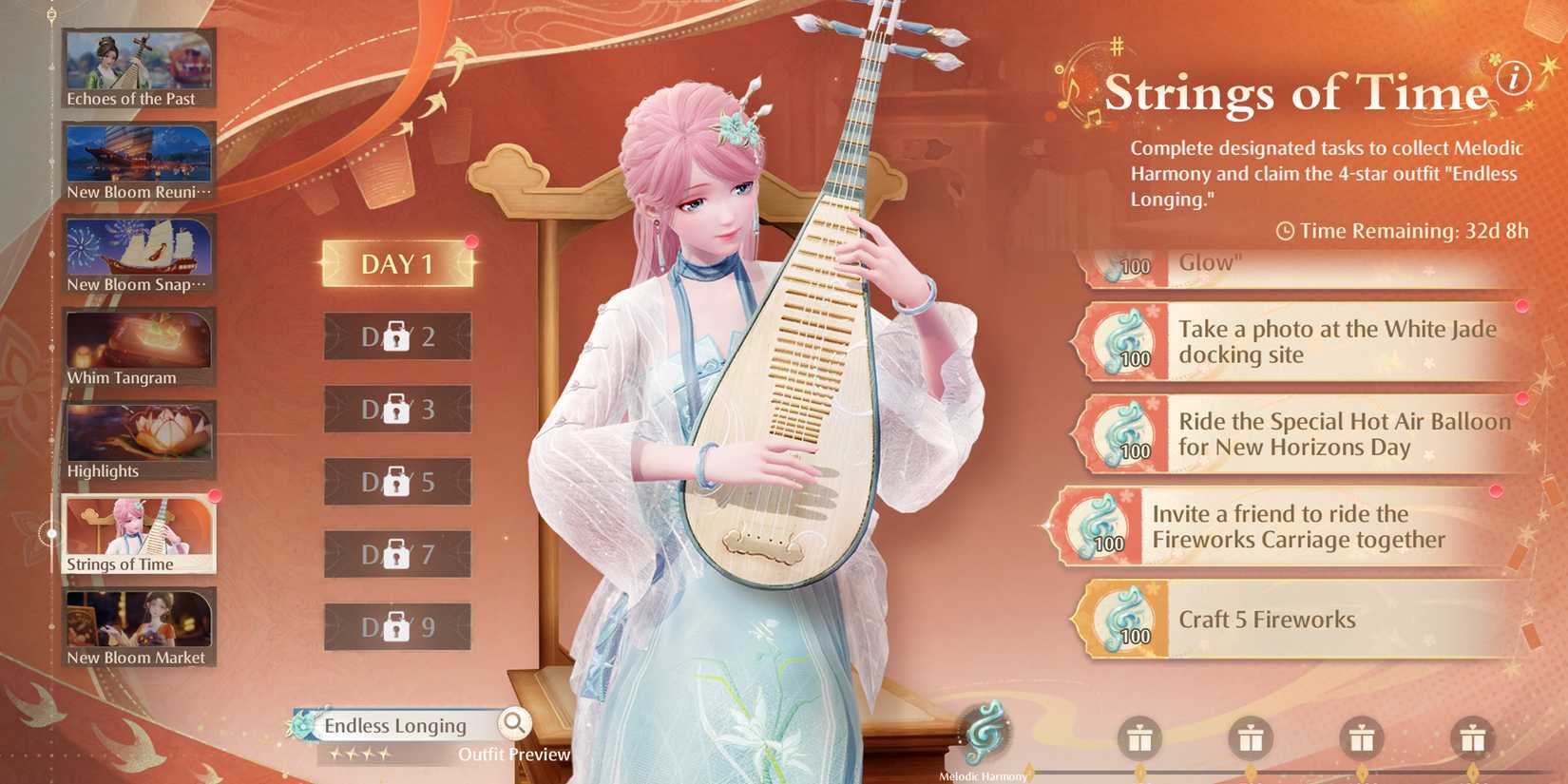Viewport: 1568px width, 784px height.
Task: Select the Day 1 tab
Action: (397, 263)
